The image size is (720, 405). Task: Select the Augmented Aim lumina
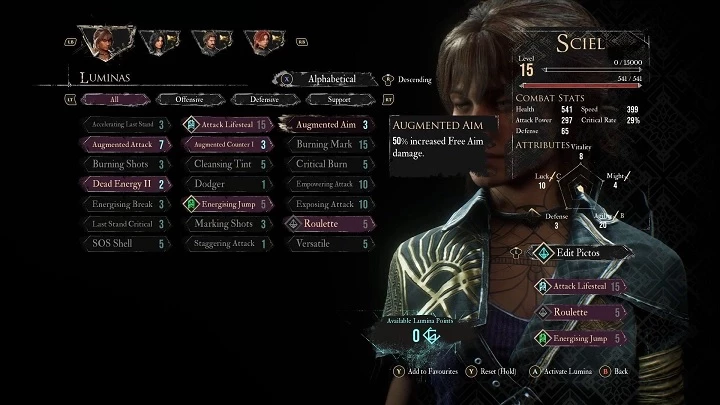tap(325, 125)
